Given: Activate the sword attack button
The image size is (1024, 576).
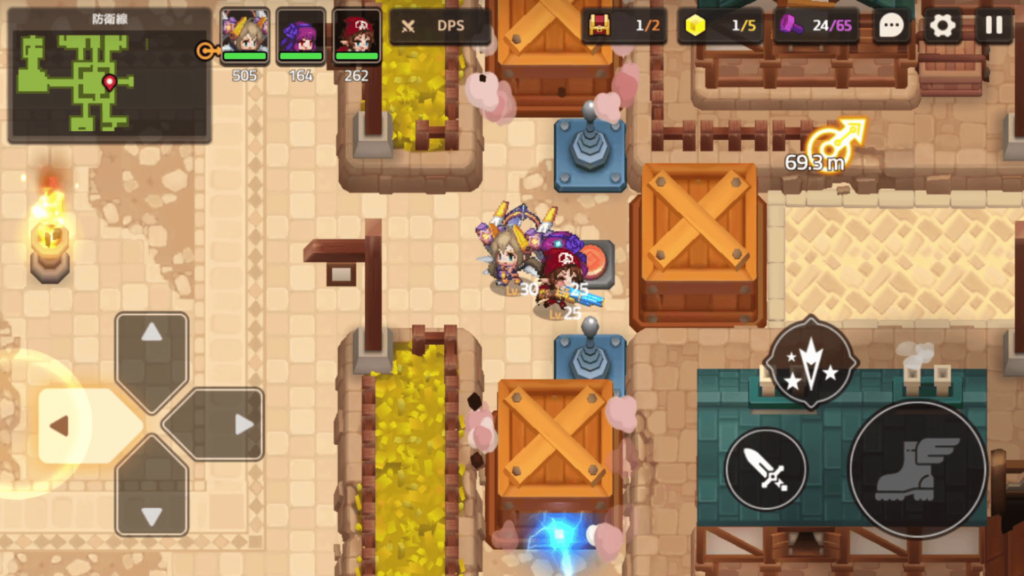Looking at the screenshot, I should 765,469.
